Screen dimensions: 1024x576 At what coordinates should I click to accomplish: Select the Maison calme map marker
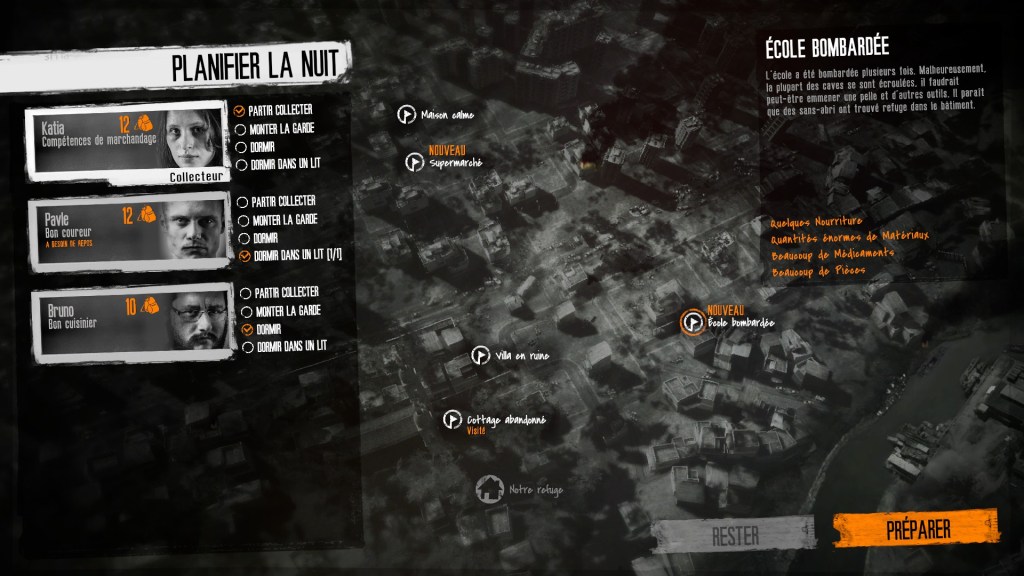[x=406, y=114]
